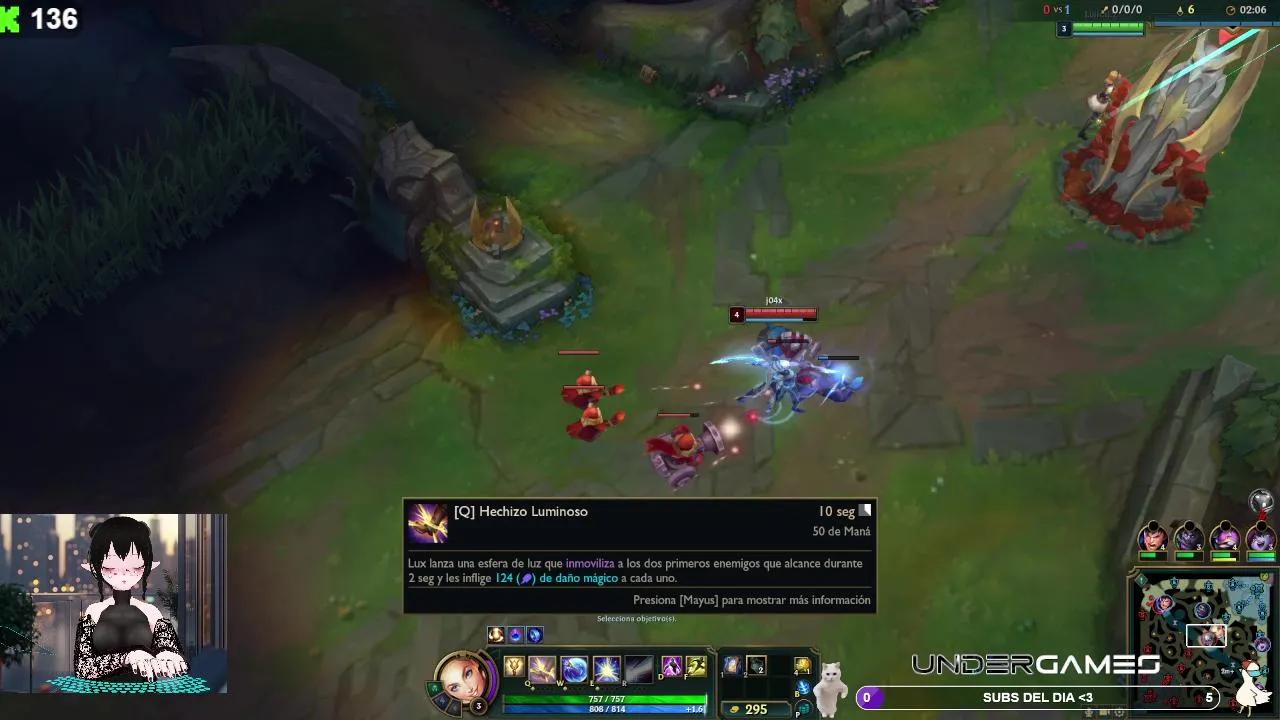Click the green health bar of Lux

tap(602, 697)
